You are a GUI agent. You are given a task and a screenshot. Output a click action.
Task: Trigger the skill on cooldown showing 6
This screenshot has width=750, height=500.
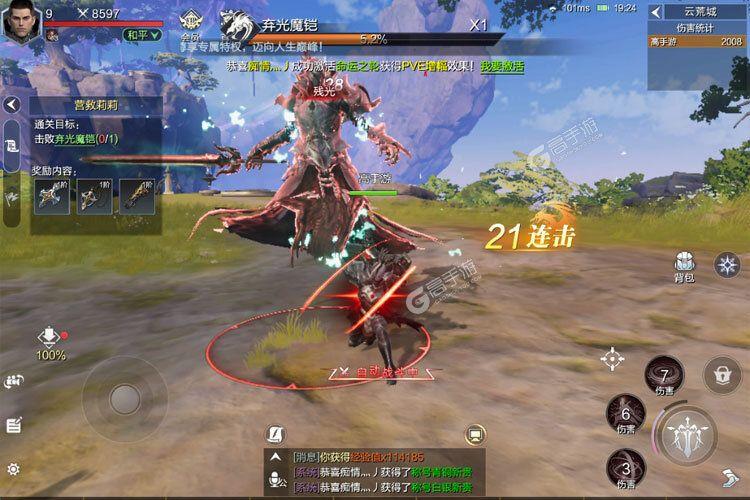click(626, 413)
